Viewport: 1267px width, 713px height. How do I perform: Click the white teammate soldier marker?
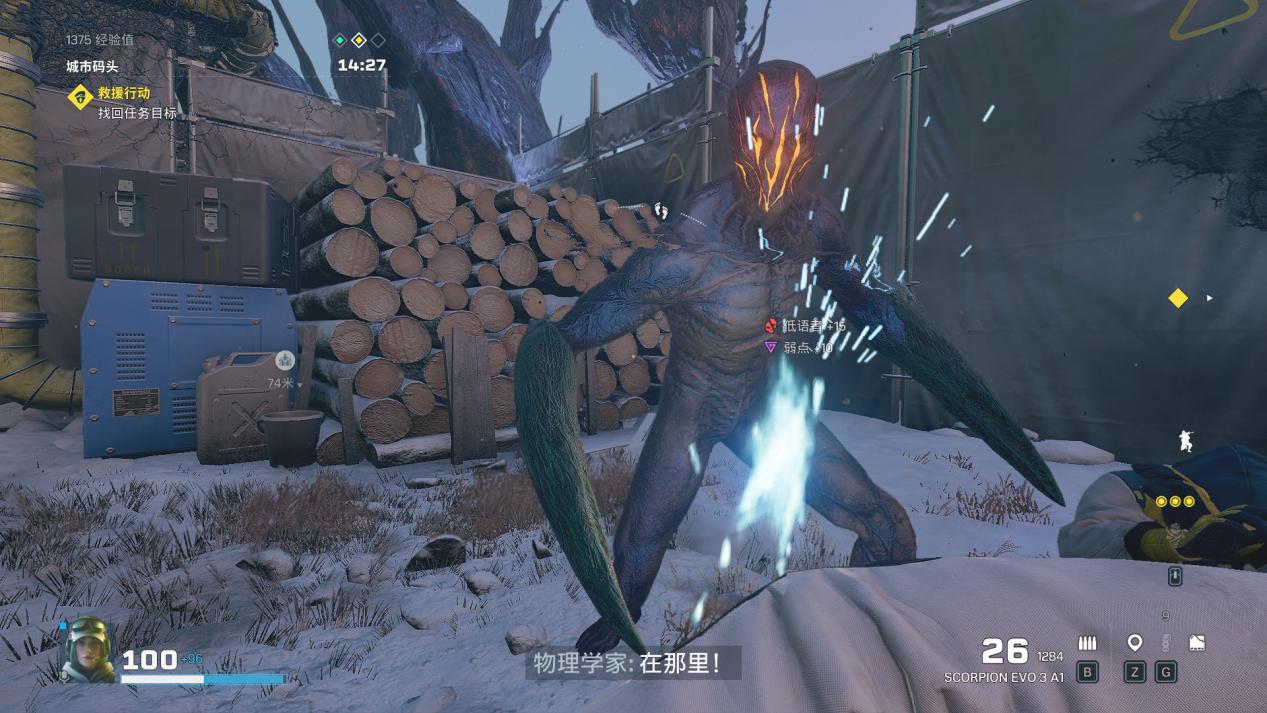[x=1186, y=440]
